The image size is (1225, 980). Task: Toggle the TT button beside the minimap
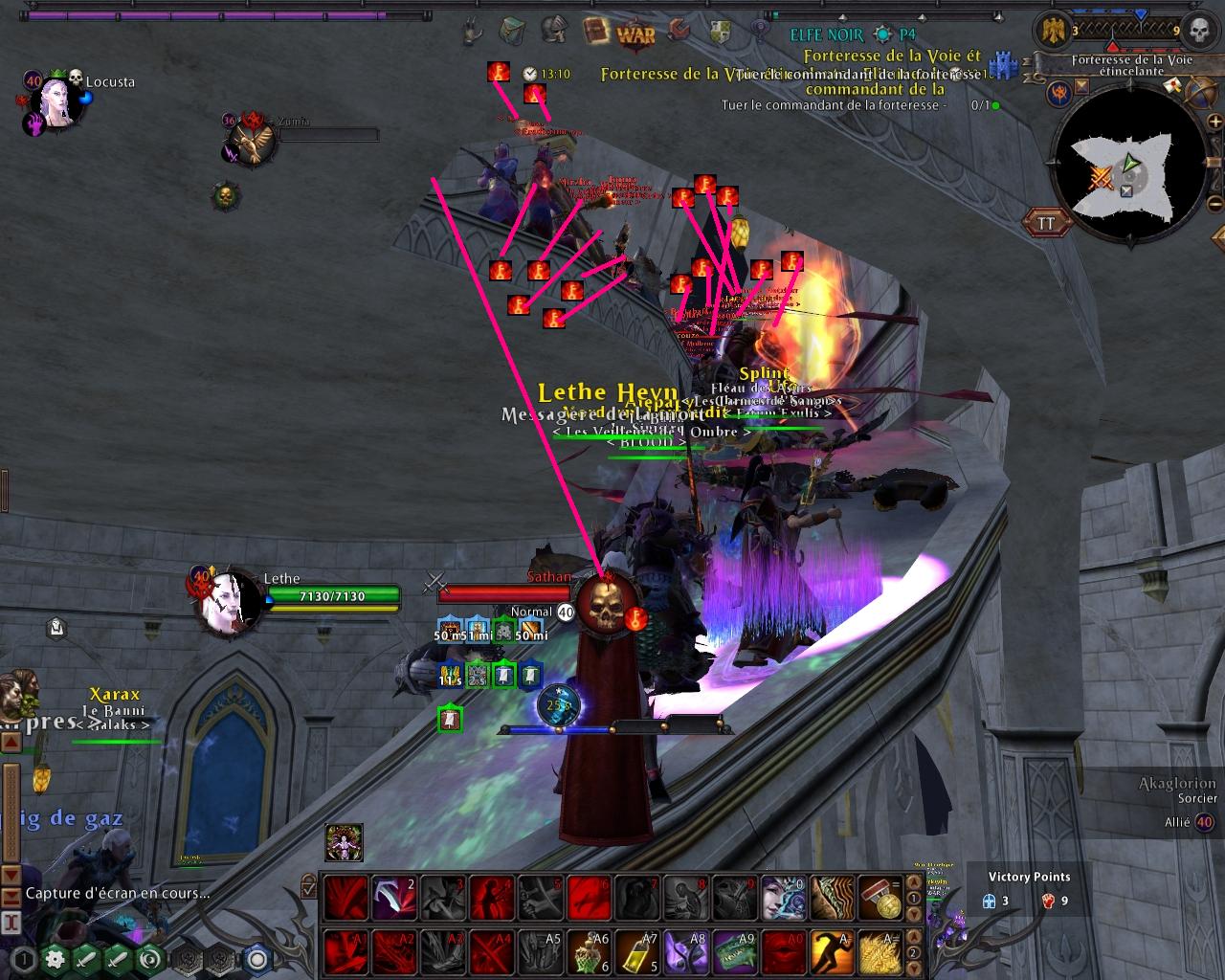tap(1047, 223)
